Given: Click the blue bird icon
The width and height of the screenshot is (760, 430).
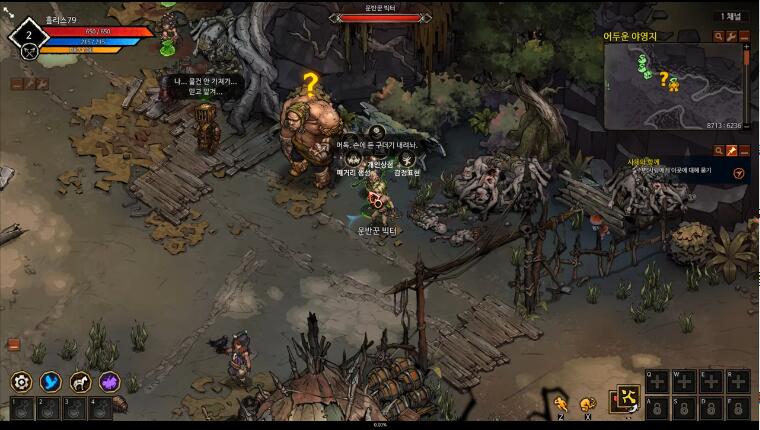Looking at the screenshot, I should click(x=50, y=381).
